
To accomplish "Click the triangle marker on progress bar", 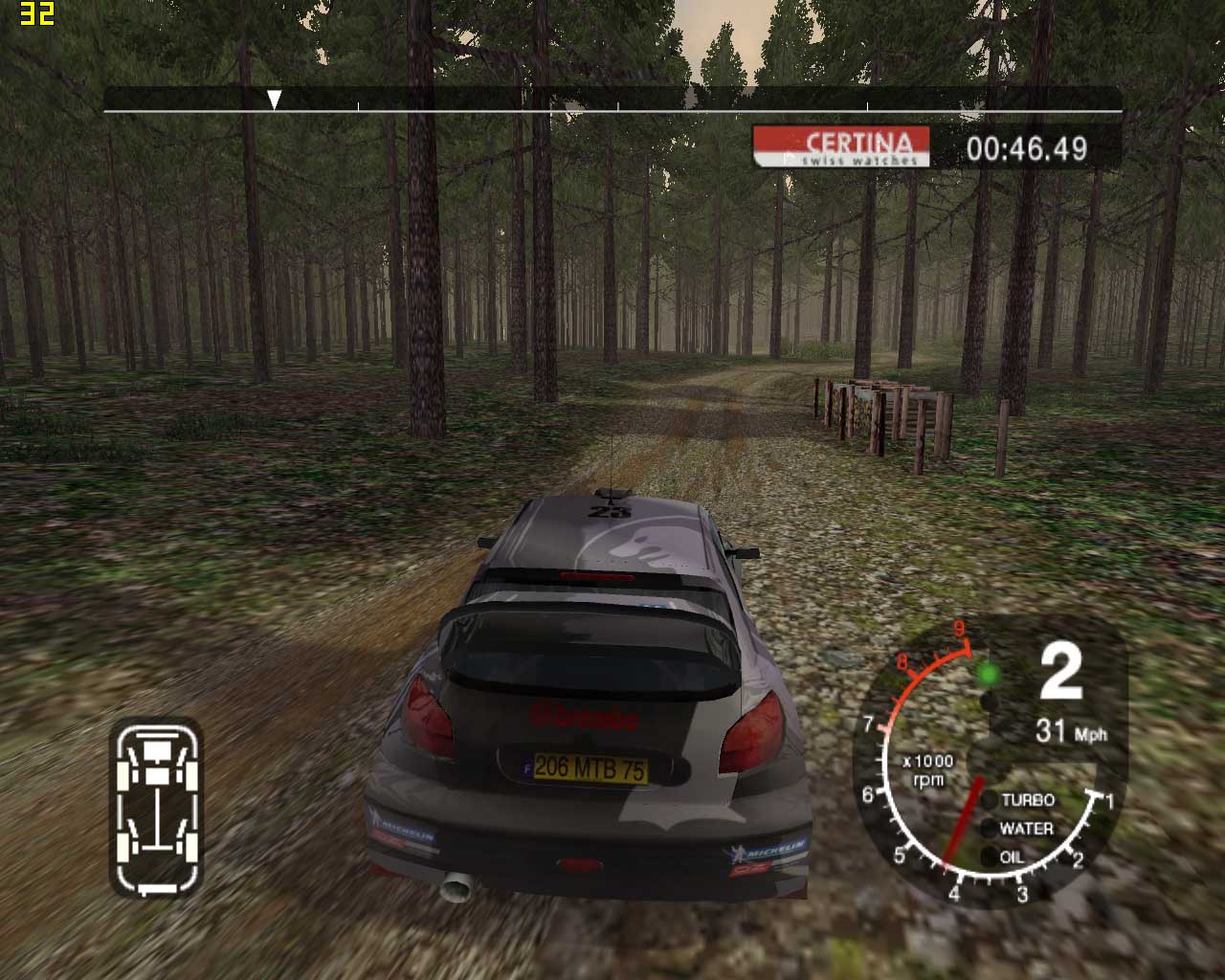I will (x=277, y=96).
